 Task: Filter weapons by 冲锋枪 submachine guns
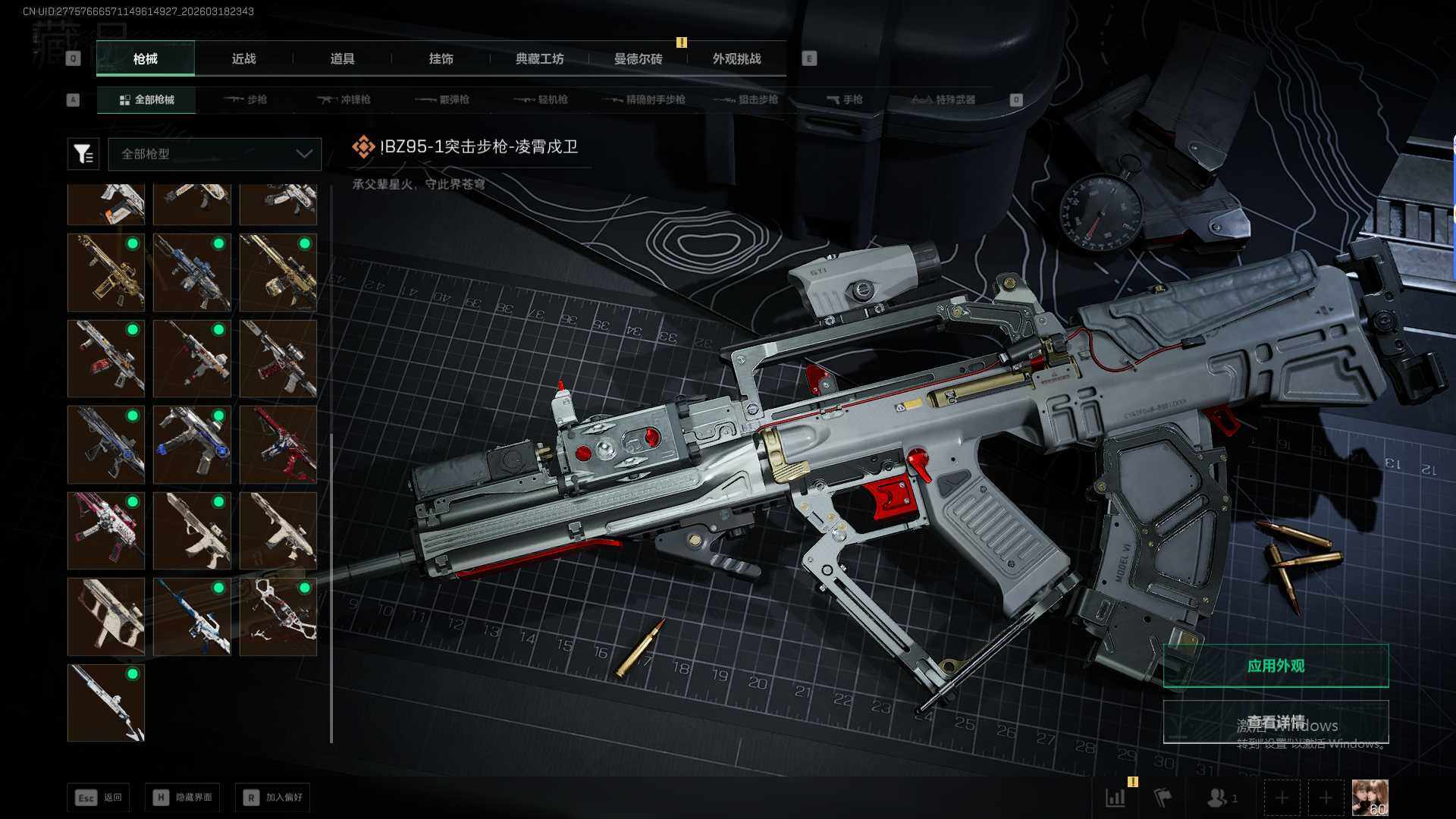[x=345, y=99]
